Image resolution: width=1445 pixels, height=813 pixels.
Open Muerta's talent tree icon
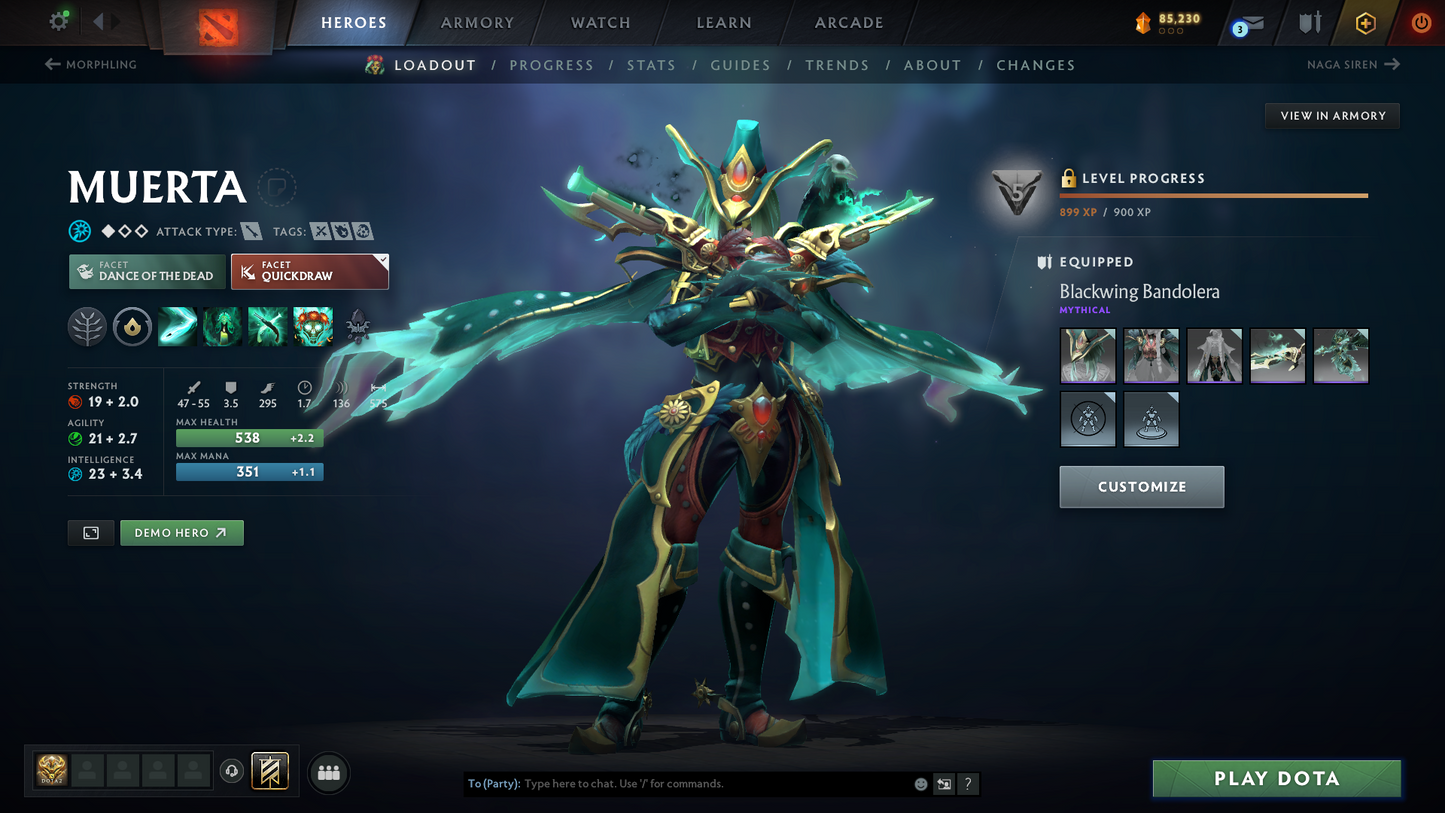[x=87, y=326]
